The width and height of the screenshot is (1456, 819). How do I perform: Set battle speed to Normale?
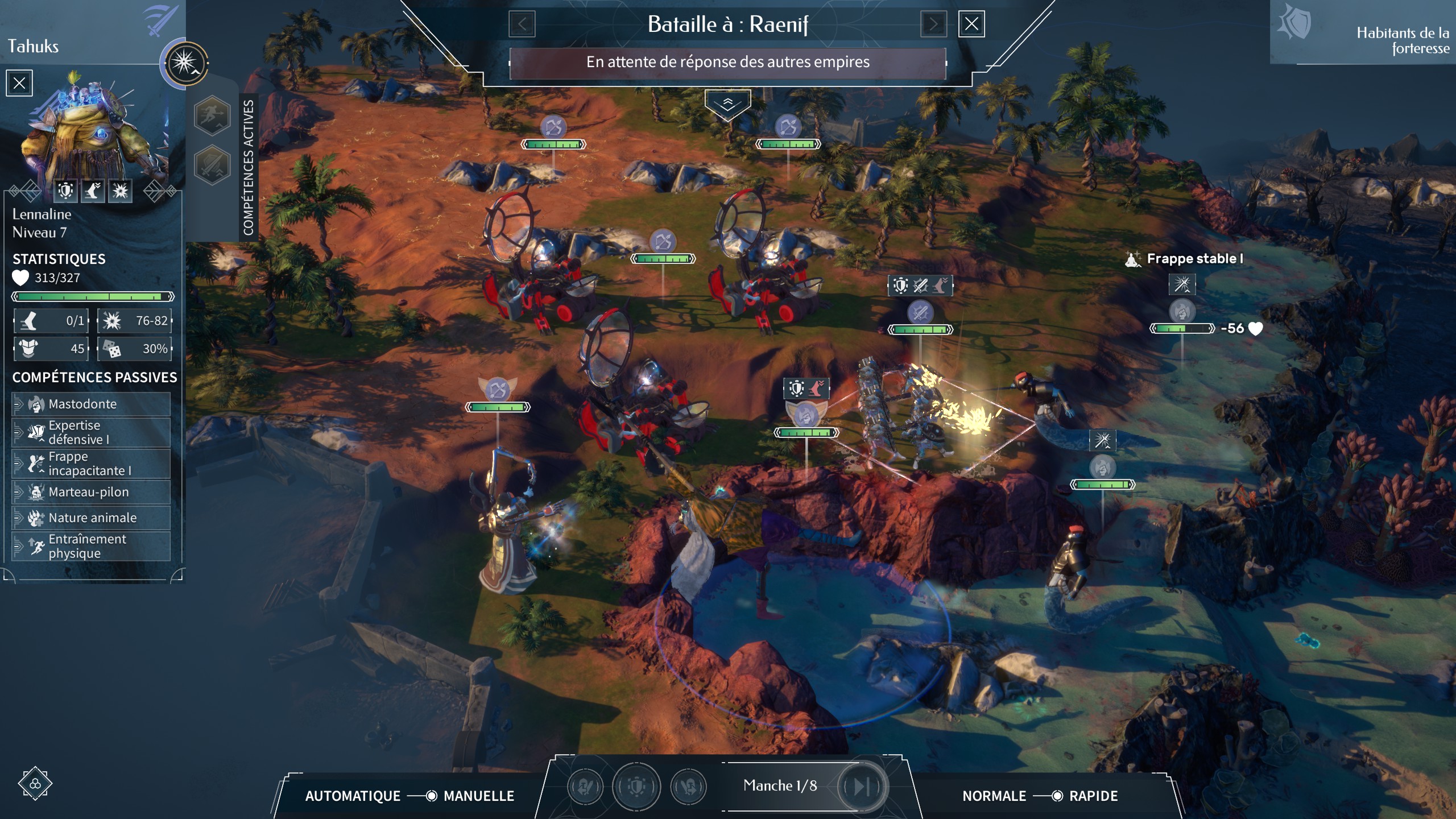pyautogui.click(x=994, y=796)
